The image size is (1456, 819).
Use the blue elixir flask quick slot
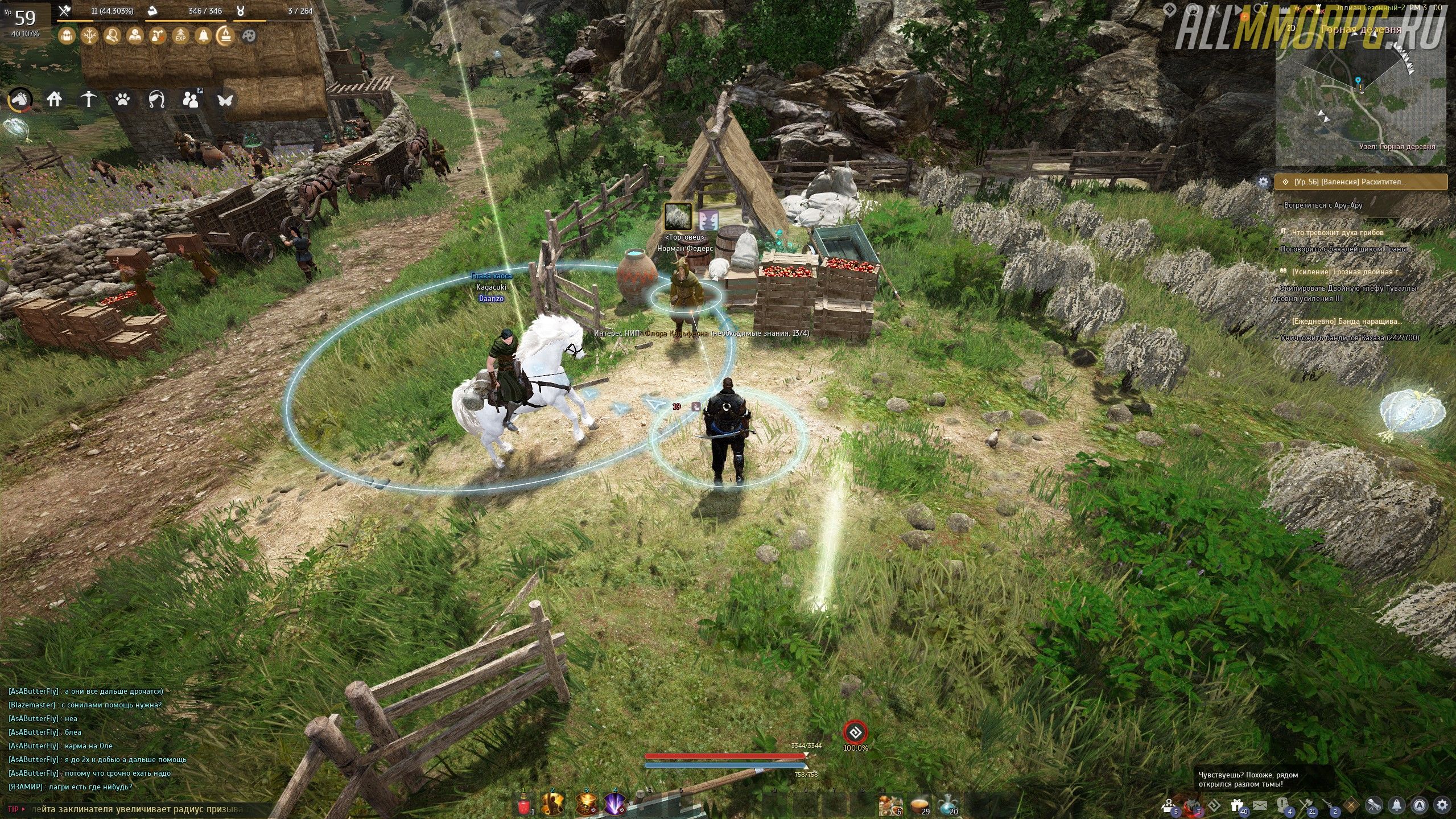click(947, 803)
